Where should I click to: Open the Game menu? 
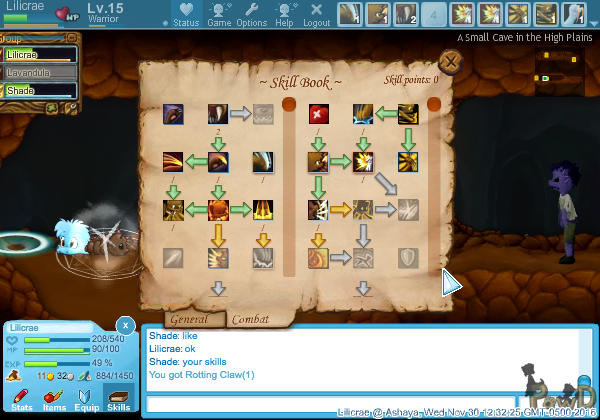[x=219, y=15]
